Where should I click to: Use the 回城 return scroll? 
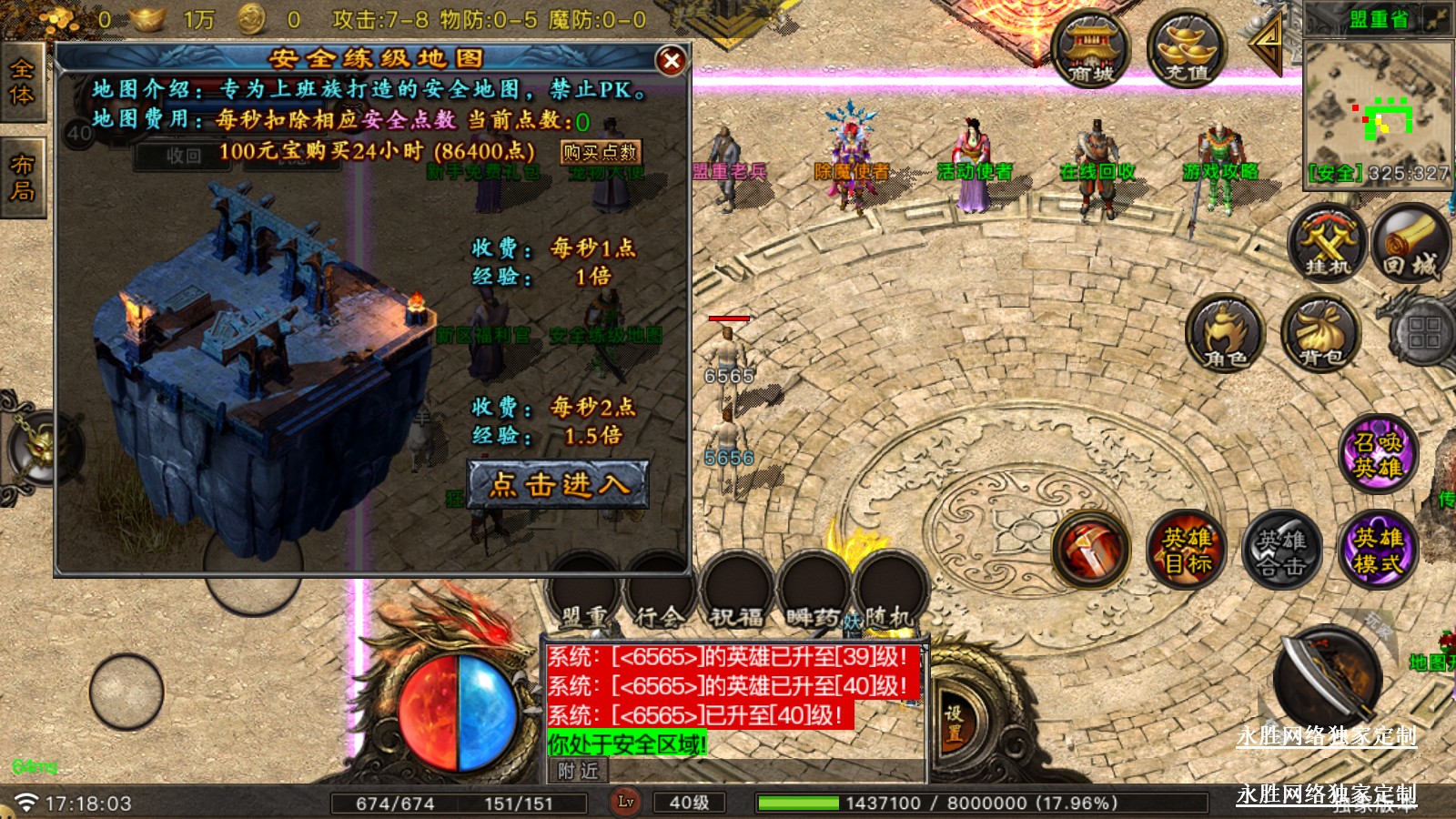pyautogui.click(x=1410, y=243)
